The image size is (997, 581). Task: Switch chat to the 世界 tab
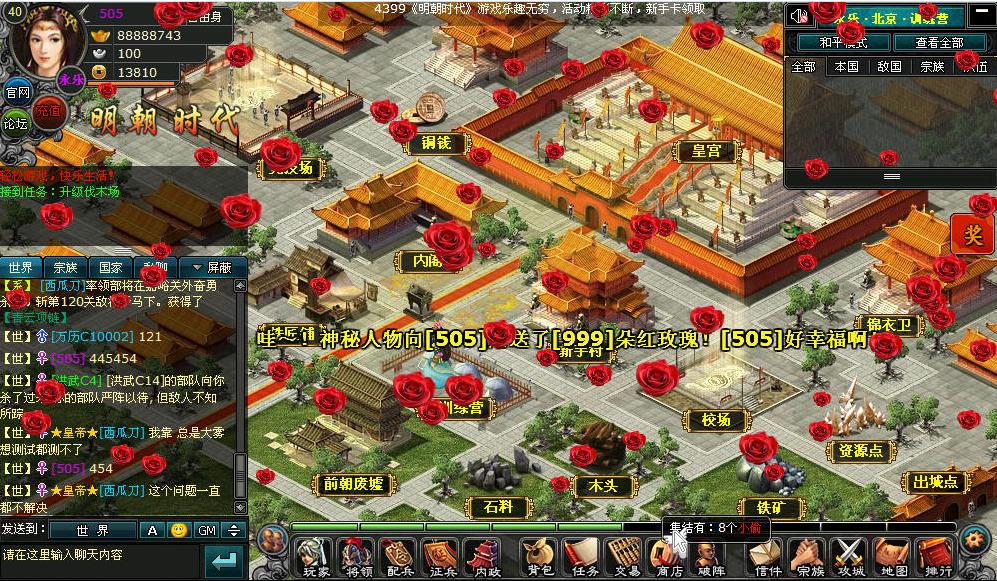coord(22,268)
